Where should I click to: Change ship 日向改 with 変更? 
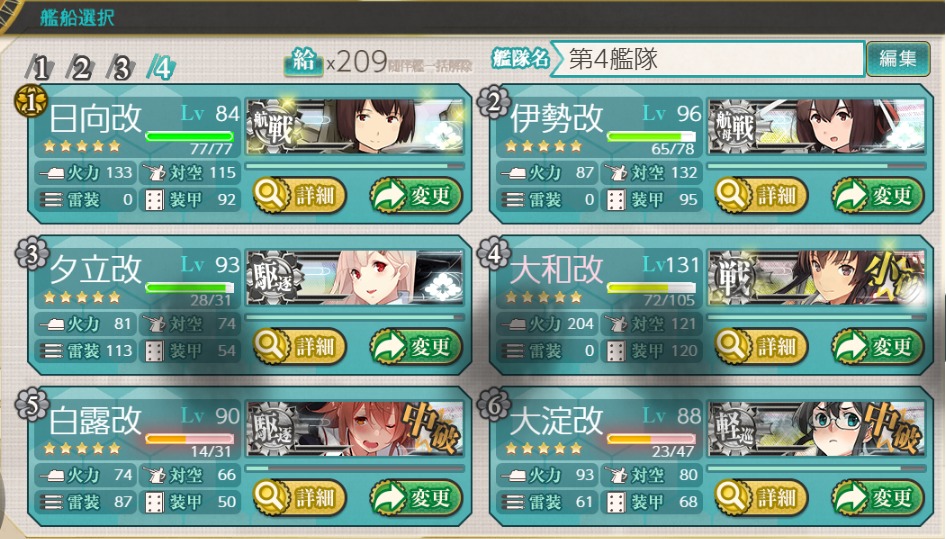click(416, 197)
